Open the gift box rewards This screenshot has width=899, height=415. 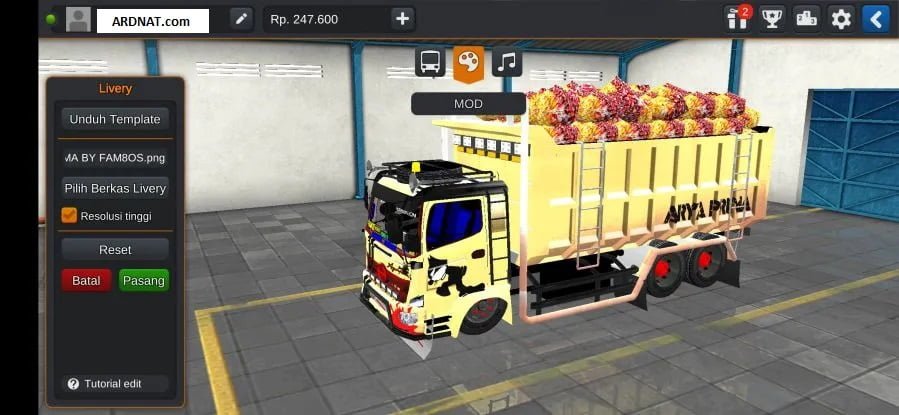click(739, 18)
